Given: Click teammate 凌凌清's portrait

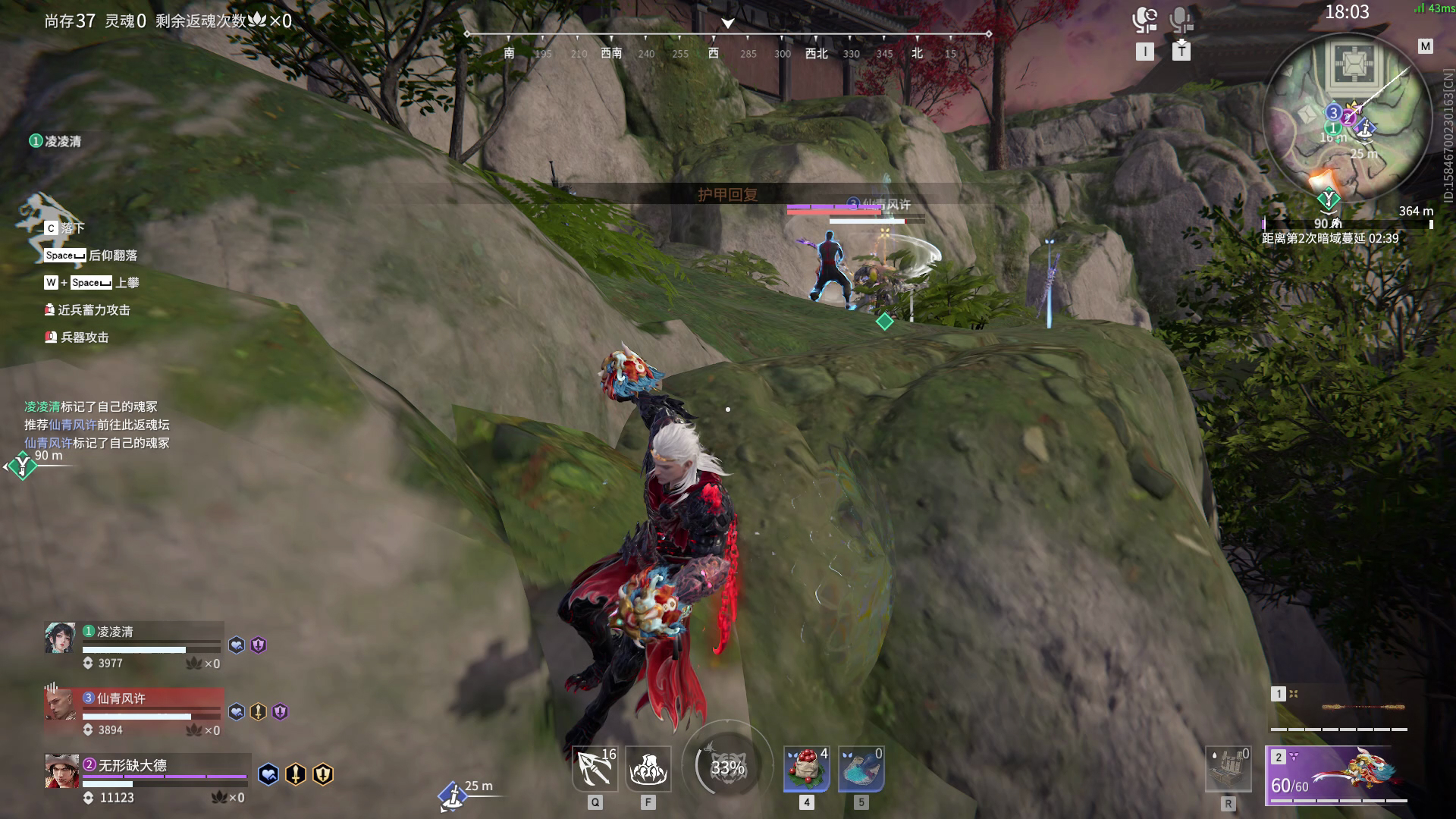Looking at the screenshot, I should click(61, 638).
